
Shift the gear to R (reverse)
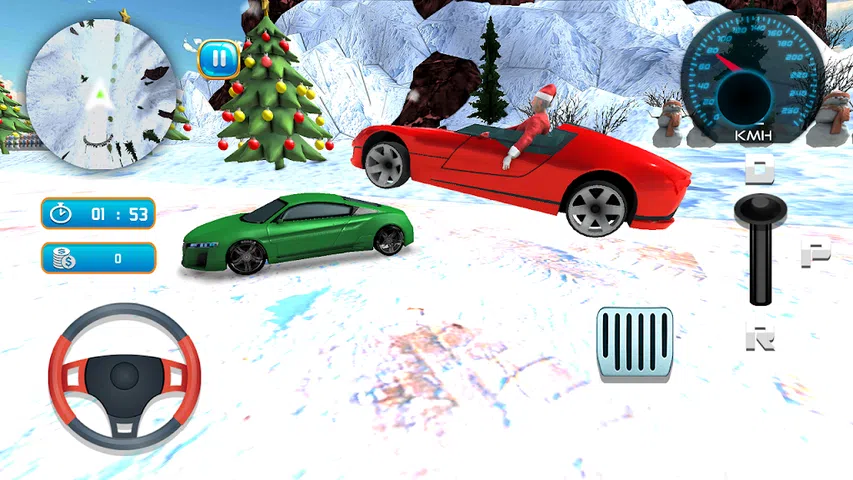tap(762, 338)
